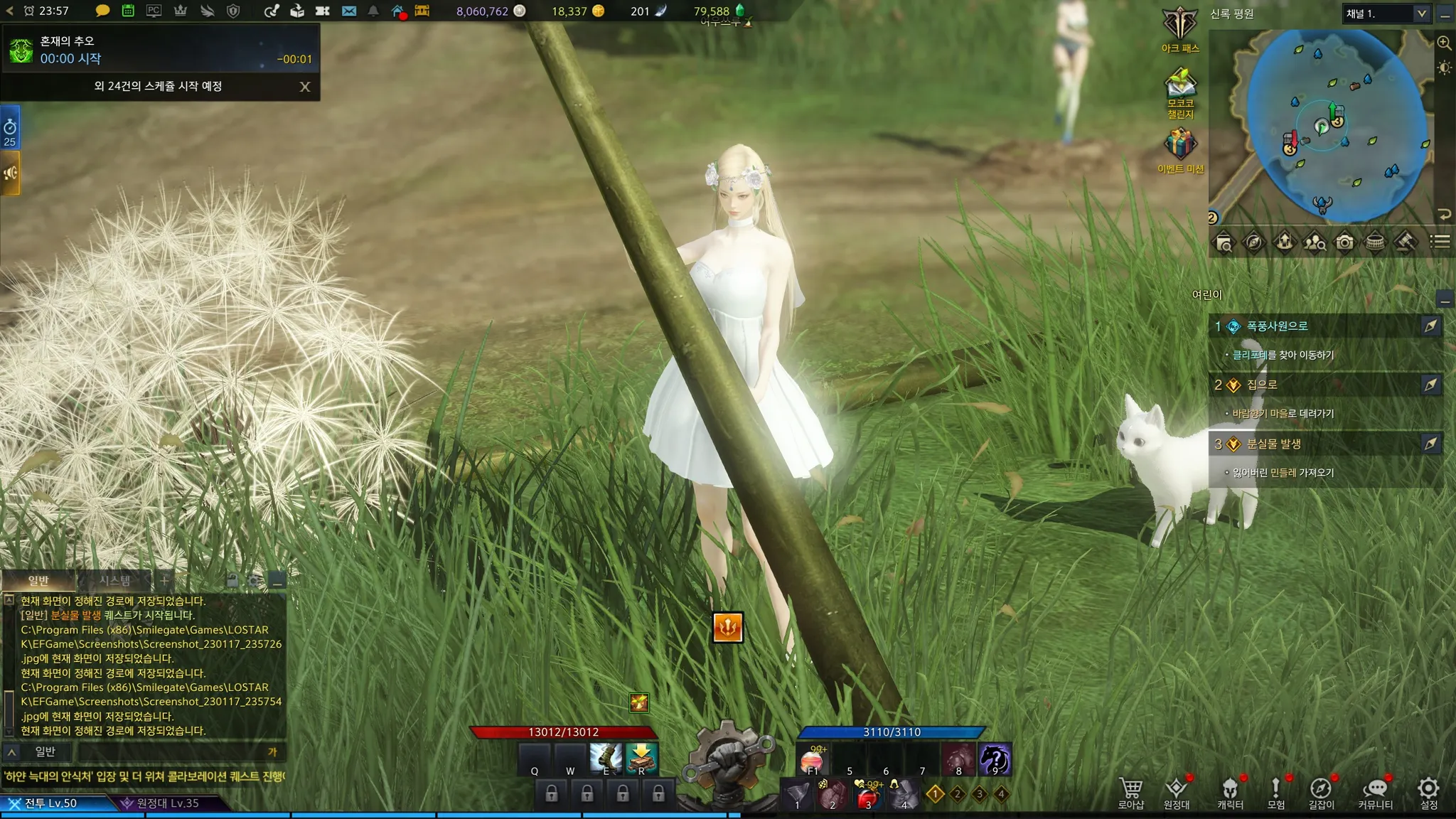The width and height of the screenshot is (1456, 819).
Task: Close the schedule notification banner
Action: coord(305,87)
